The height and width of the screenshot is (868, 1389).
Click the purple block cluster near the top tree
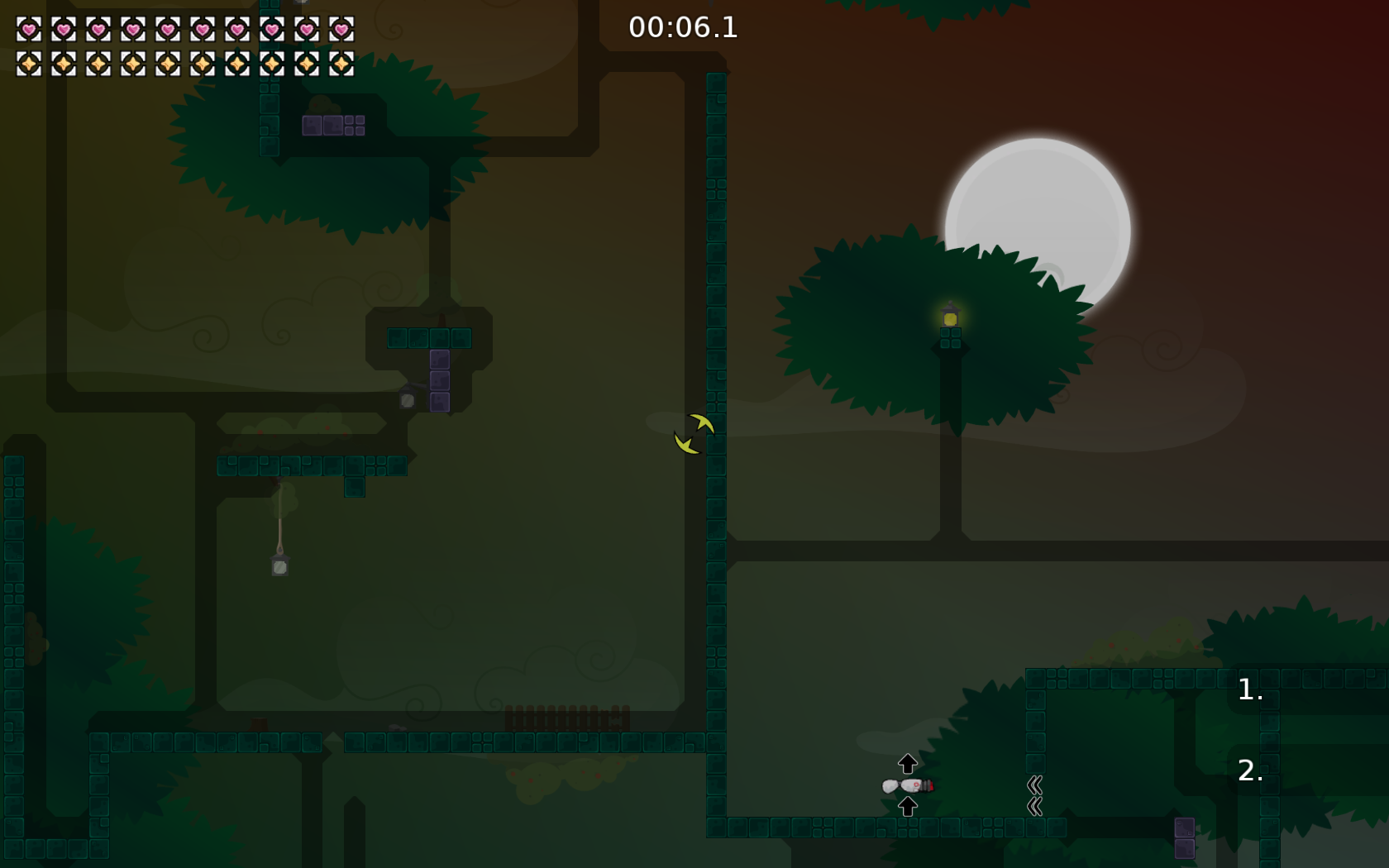pos(334,126)
